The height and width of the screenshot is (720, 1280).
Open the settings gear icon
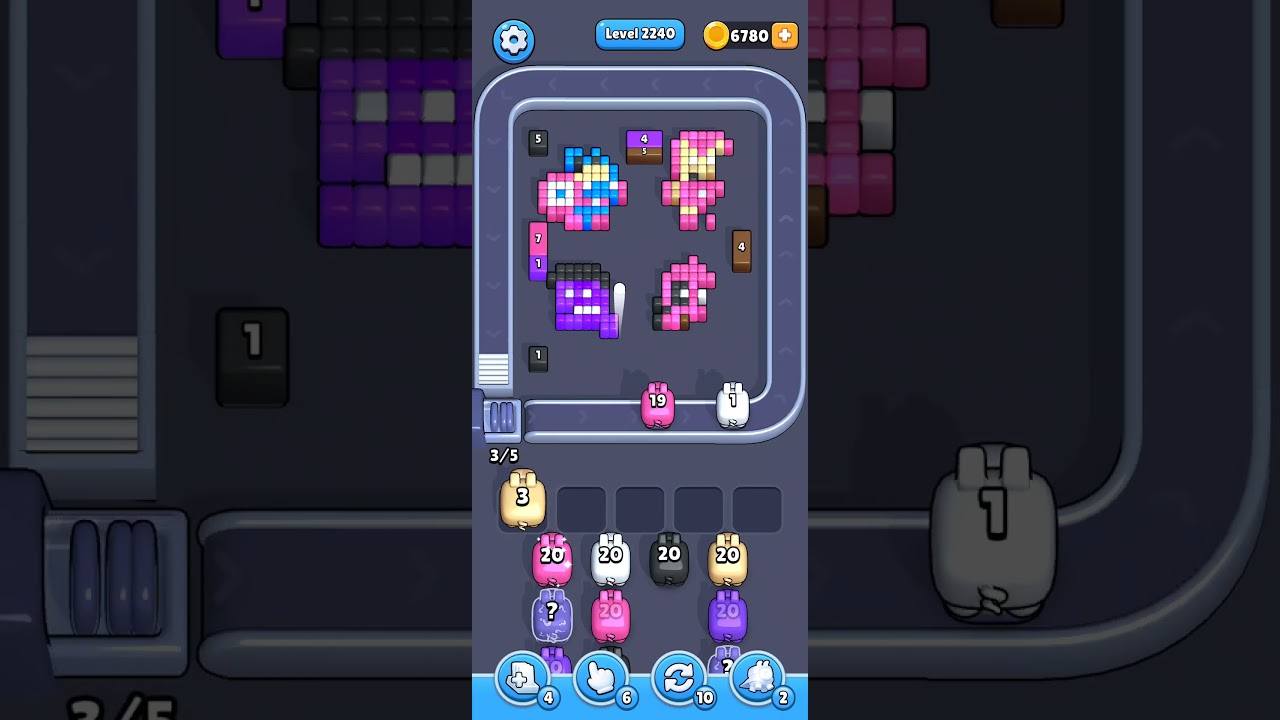(514, 40)
